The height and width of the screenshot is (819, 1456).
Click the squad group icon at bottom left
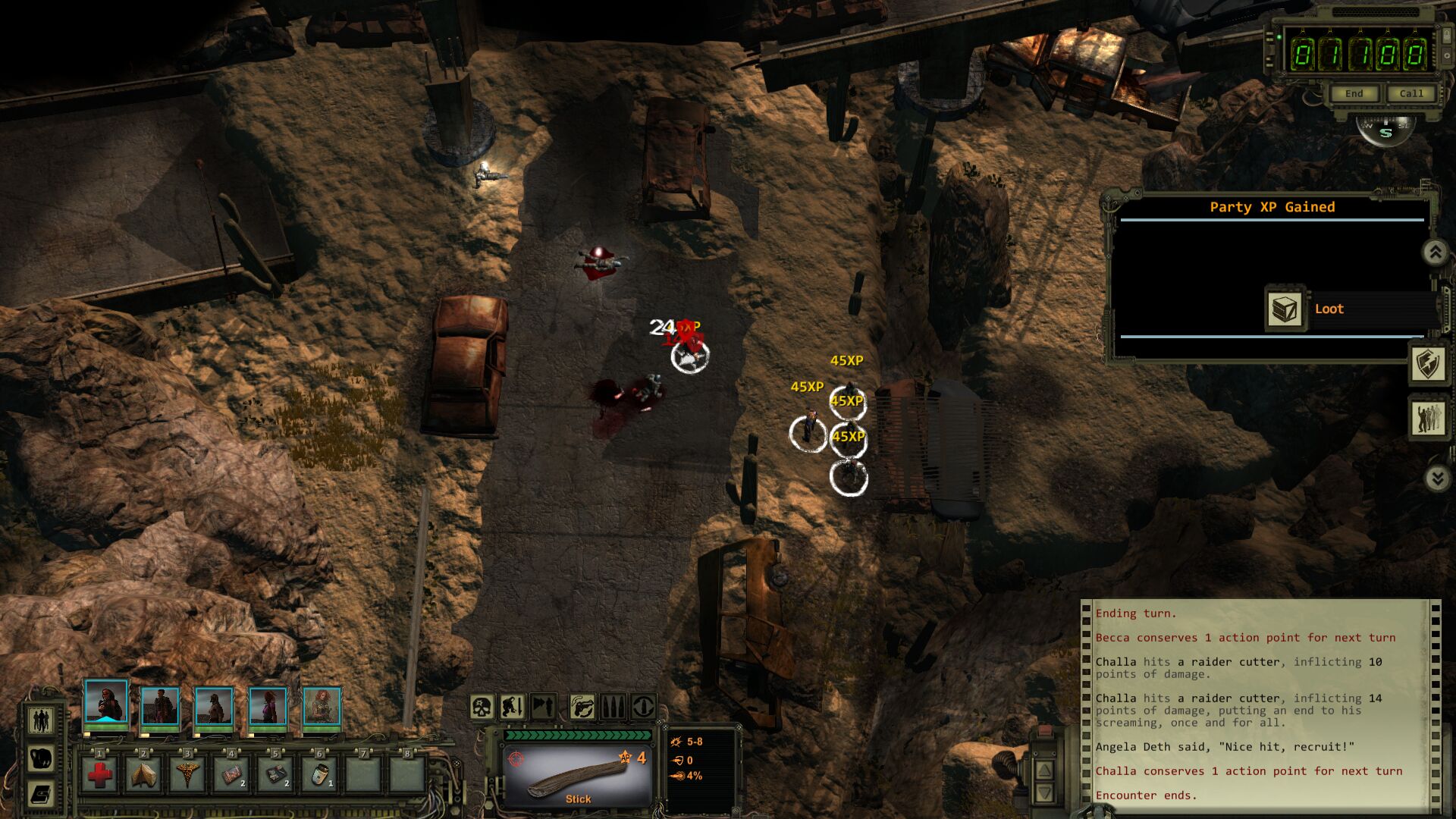[41, 720]
